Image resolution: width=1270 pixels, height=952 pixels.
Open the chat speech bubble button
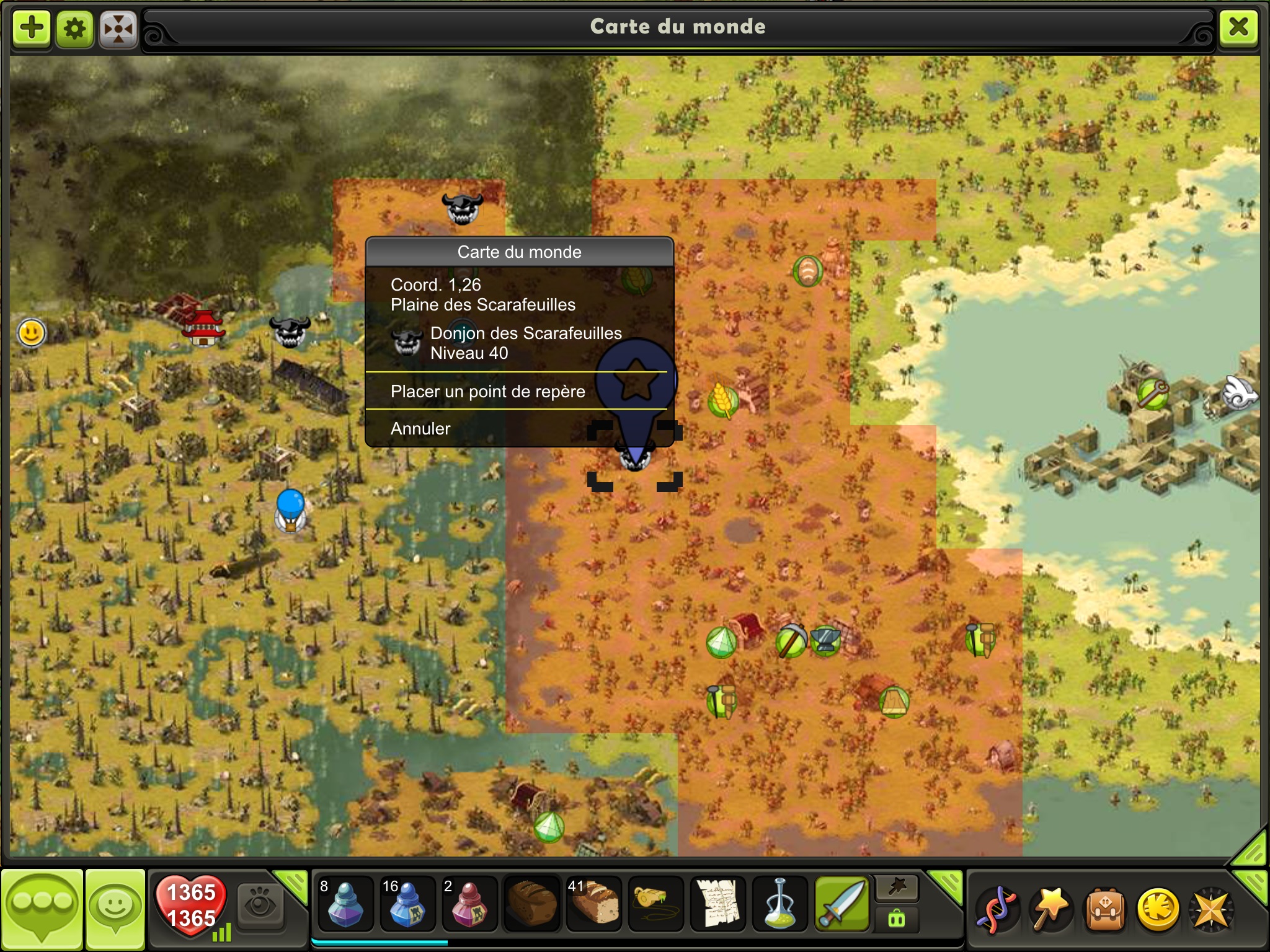tap(42, 908)
